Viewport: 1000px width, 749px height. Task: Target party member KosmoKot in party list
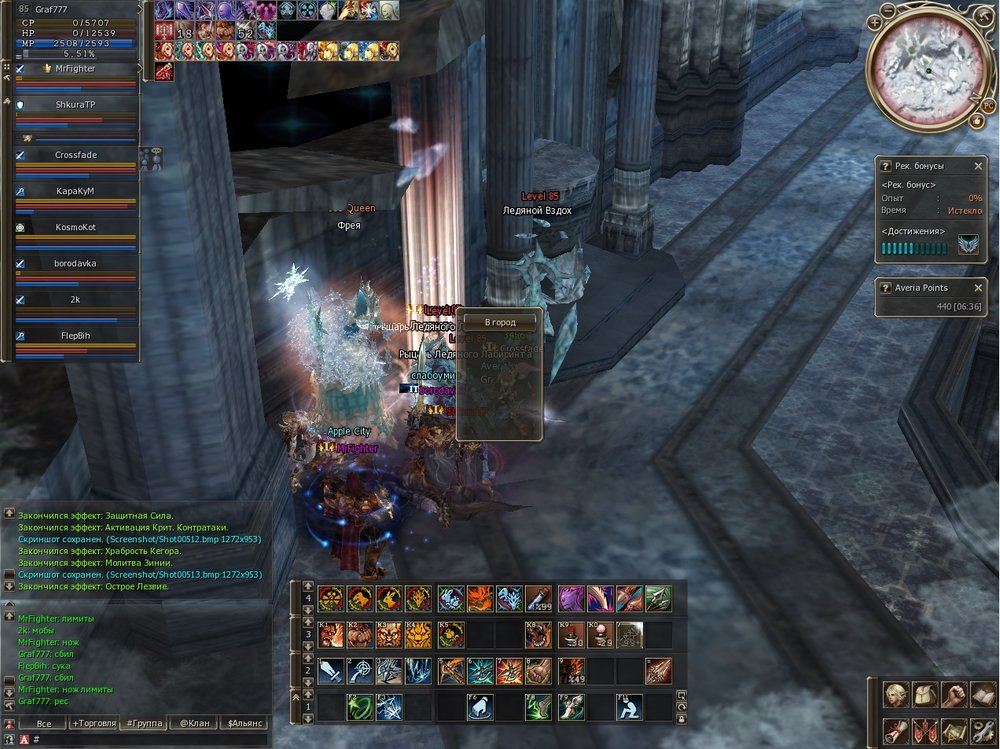click(x=76, y=227)
